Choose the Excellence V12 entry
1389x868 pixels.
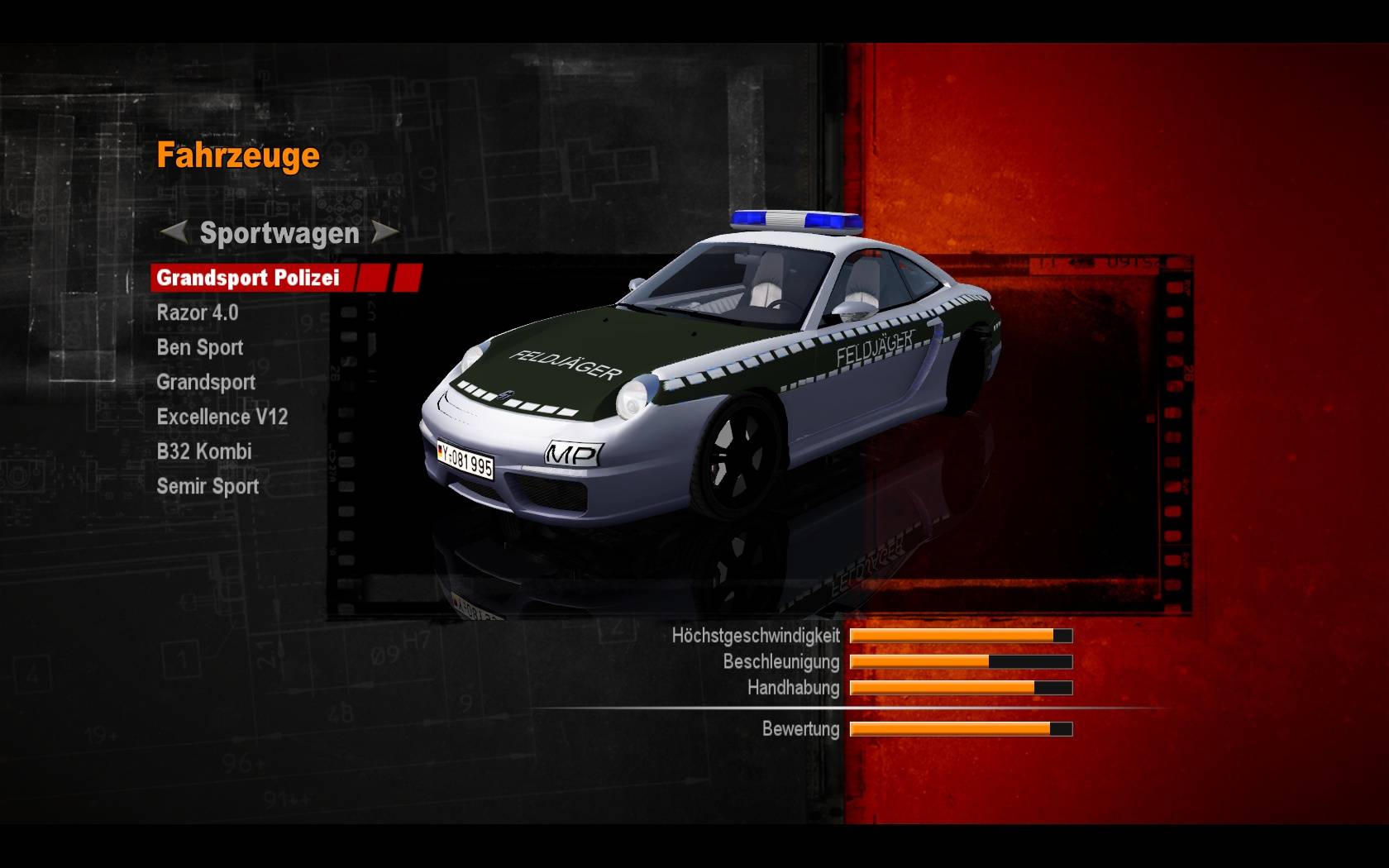(222, 417)
